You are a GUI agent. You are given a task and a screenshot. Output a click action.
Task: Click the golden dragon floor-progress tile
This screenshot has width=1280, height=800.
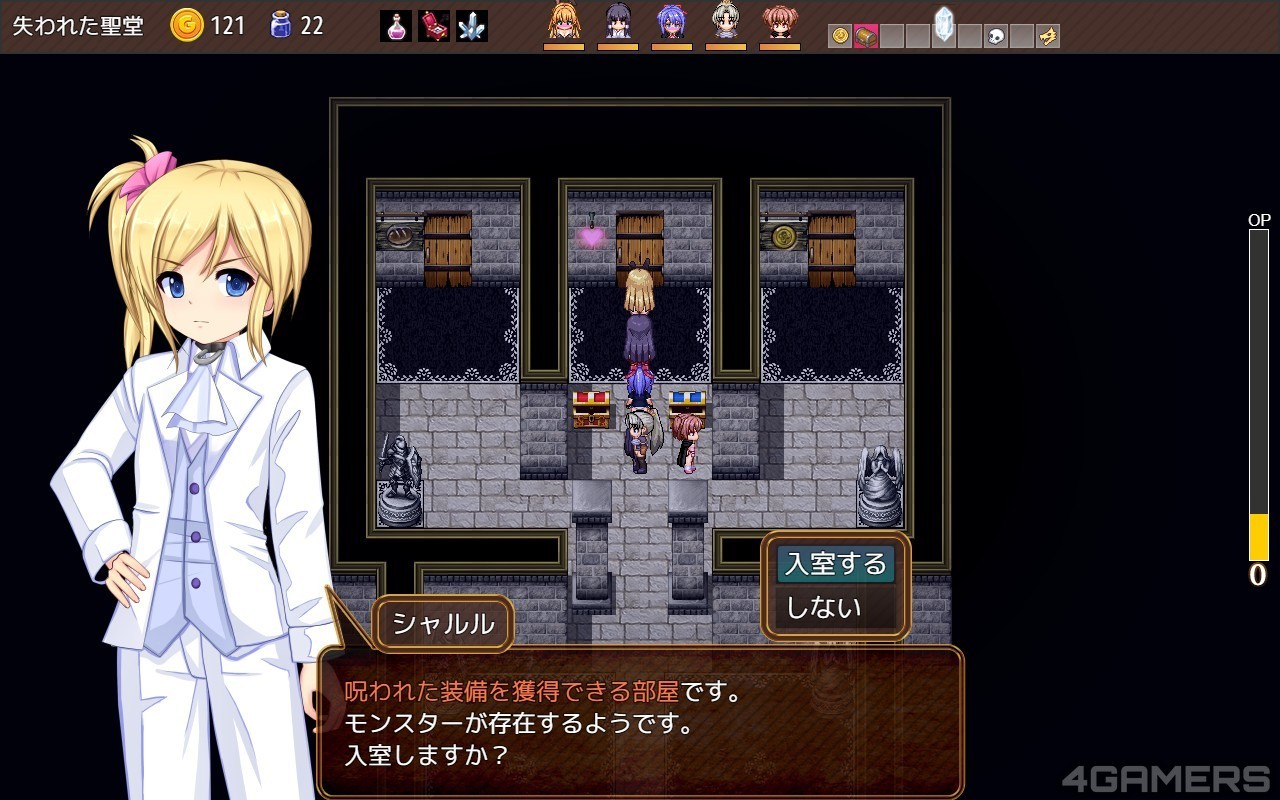(x=1048, y=37)
